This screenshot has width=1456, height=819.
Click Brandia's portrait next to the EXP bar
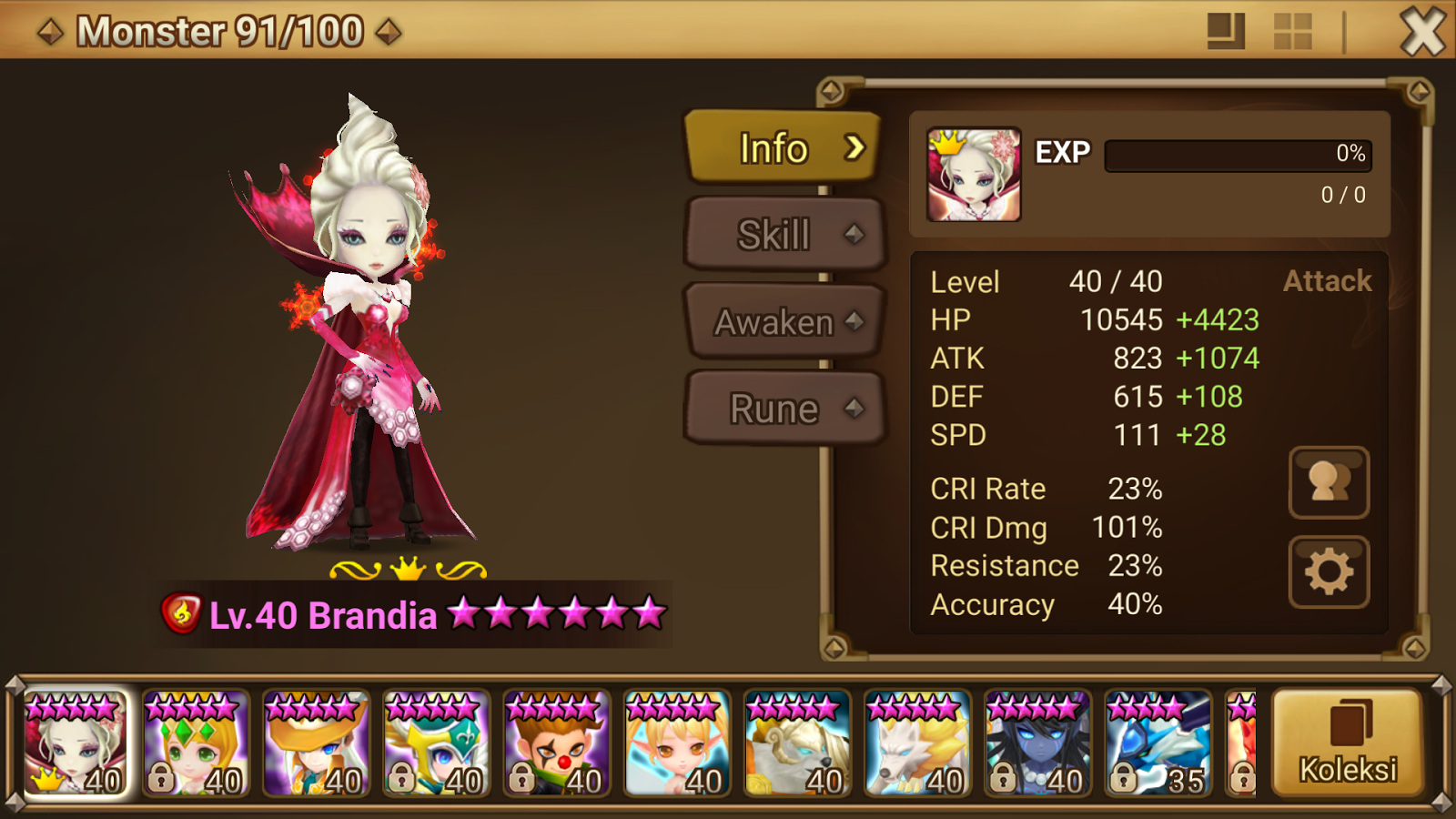pos(972,174)
